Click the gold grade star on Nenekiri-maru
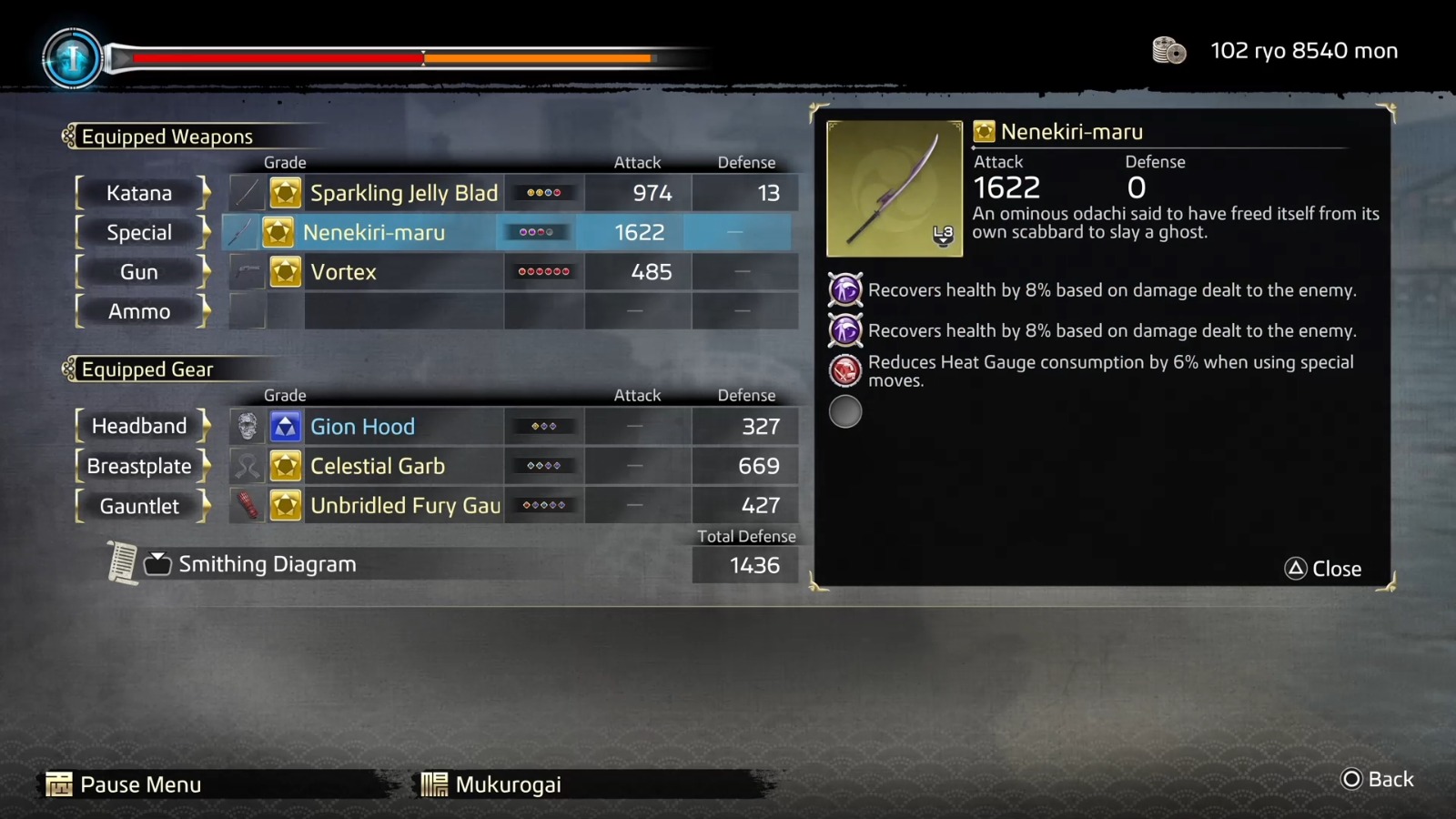The image size is (1456, 819). (x=285, y=232)
